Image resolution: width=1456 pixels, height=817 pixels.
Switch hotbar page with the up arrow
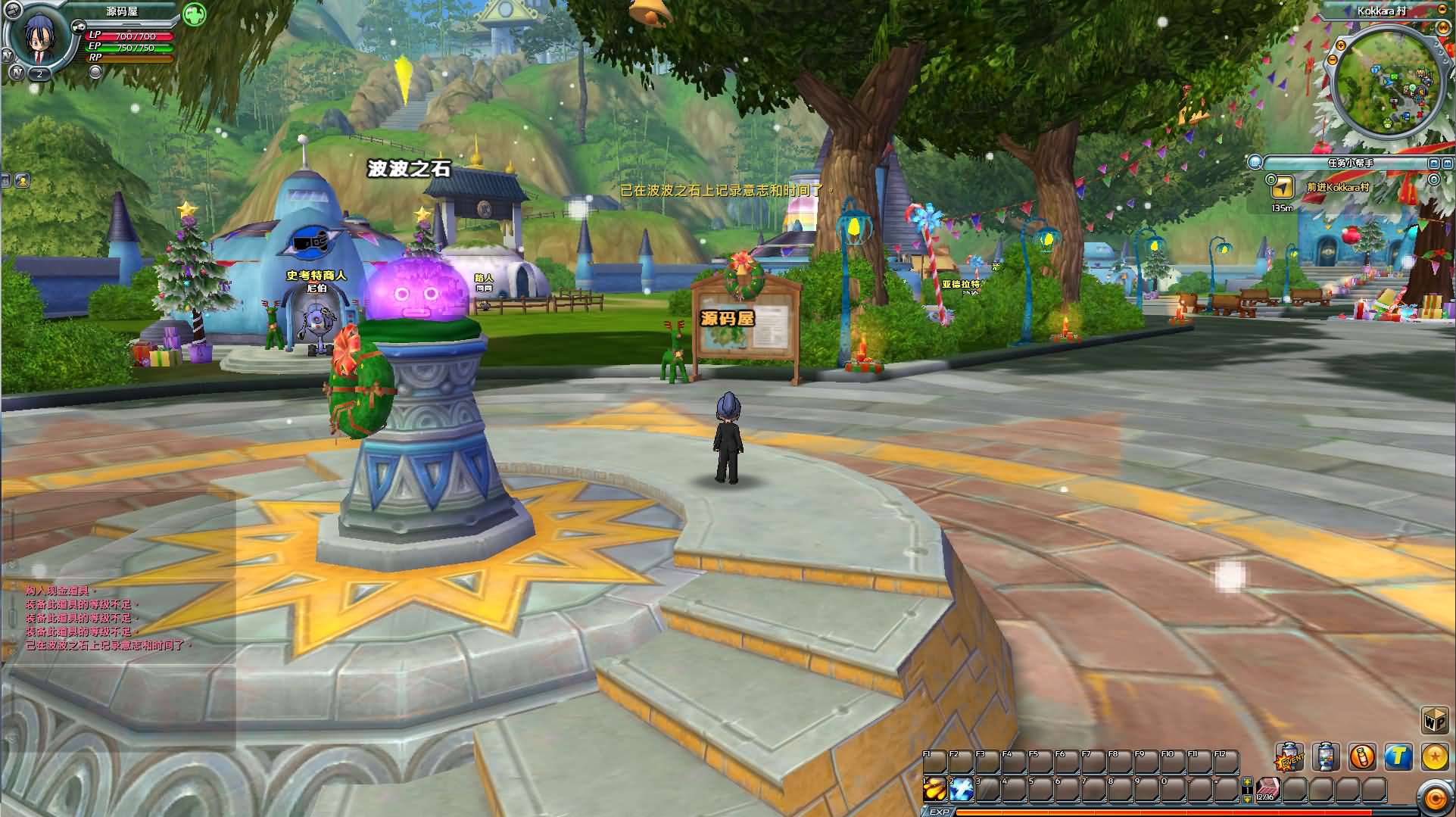pyautogui.click(x=1247, y=782)
